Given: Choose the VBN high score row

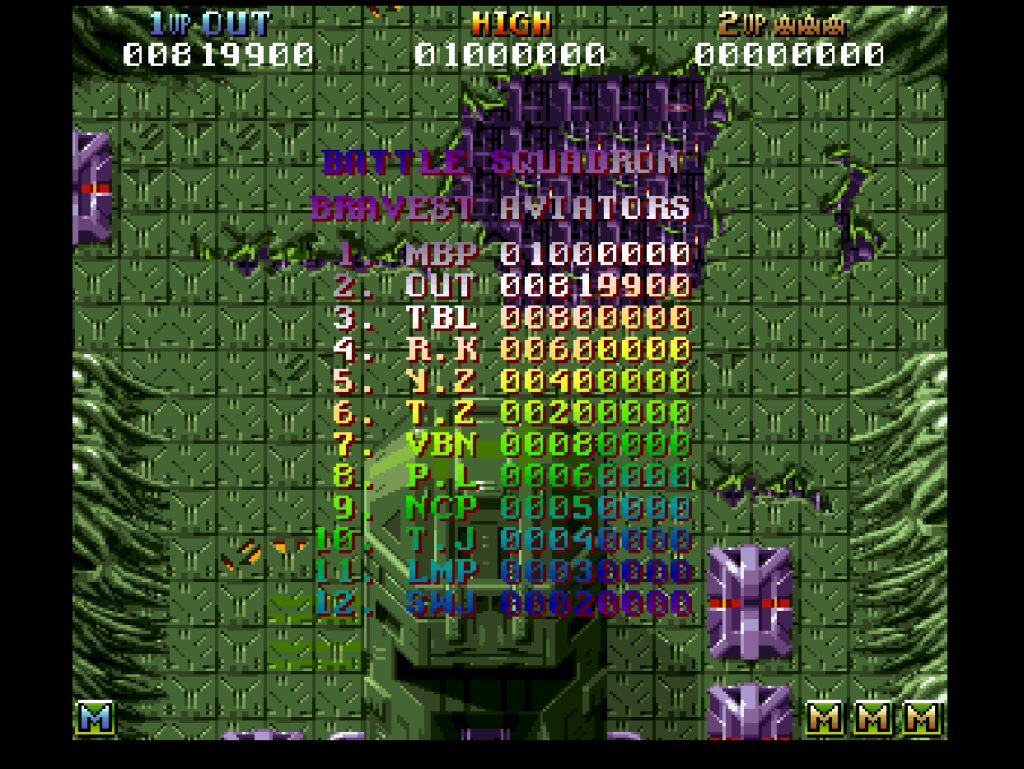Looking at the screenshot, I should point(512,444).
